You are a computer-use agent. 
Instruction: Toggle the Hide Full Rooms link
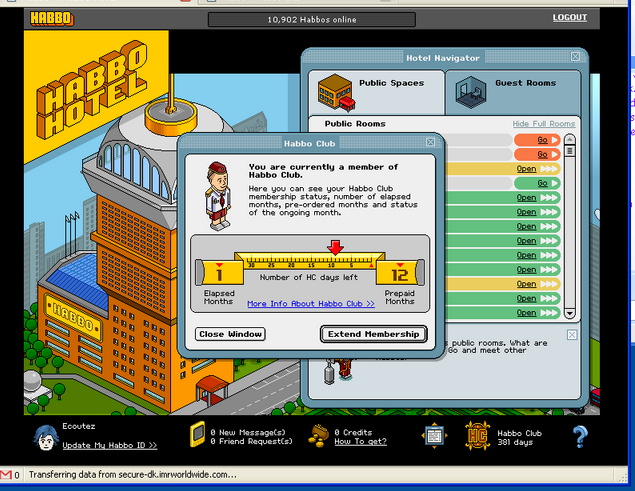pyautogui.click(x=543, y=124)
